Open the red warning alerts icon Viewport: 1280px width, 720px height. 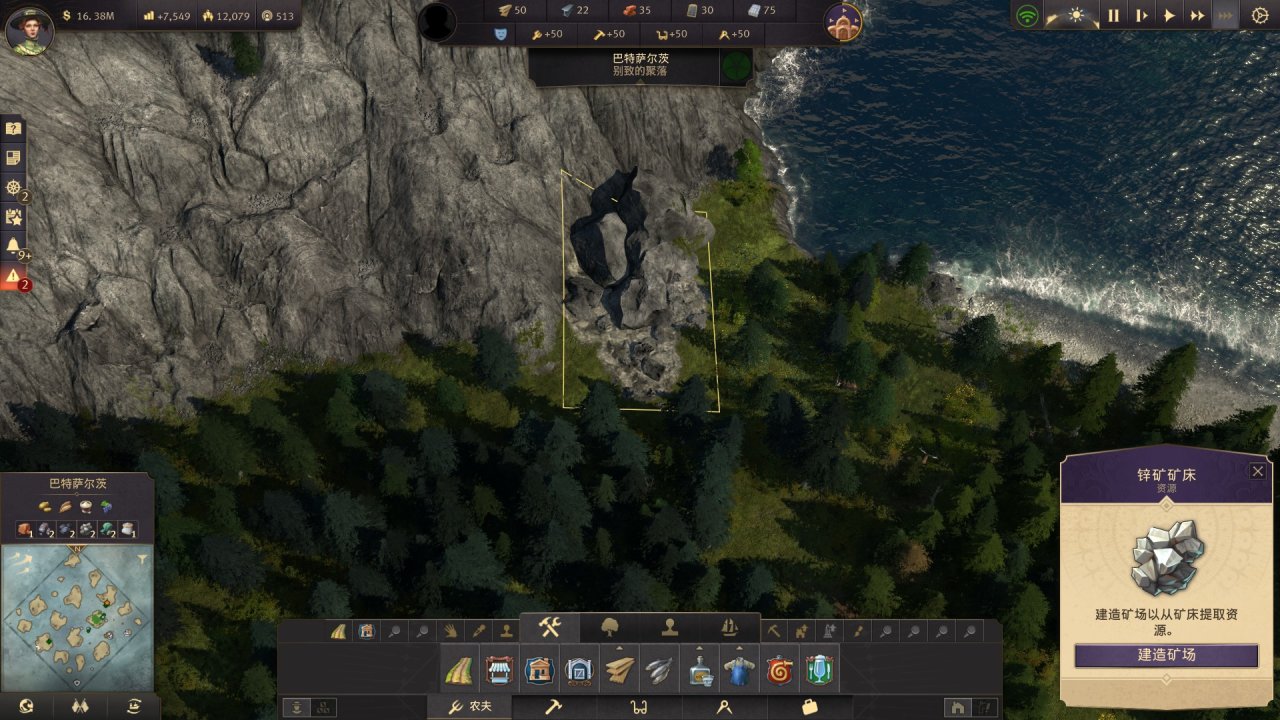pos(13,277)
